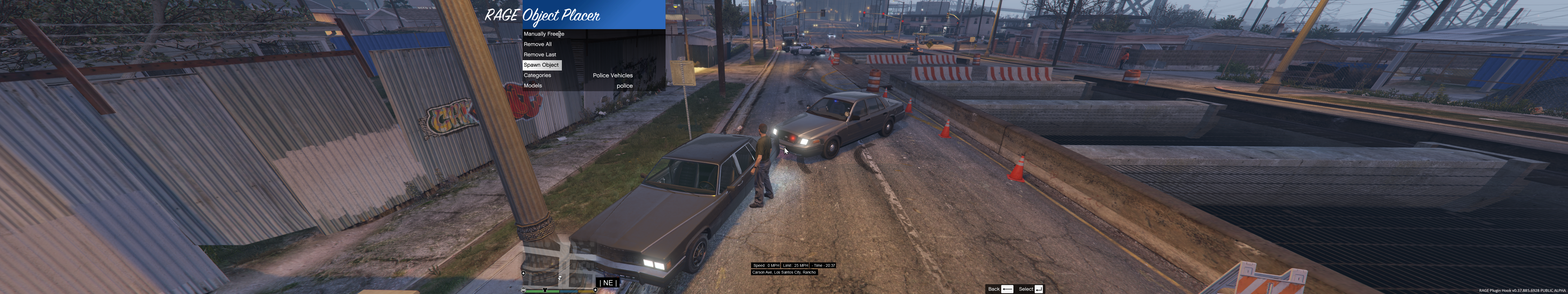Viewport: 1568px width, 294px height.
Task: Click the clothing store shirt blip on minimap
Action: click(545, 290)
